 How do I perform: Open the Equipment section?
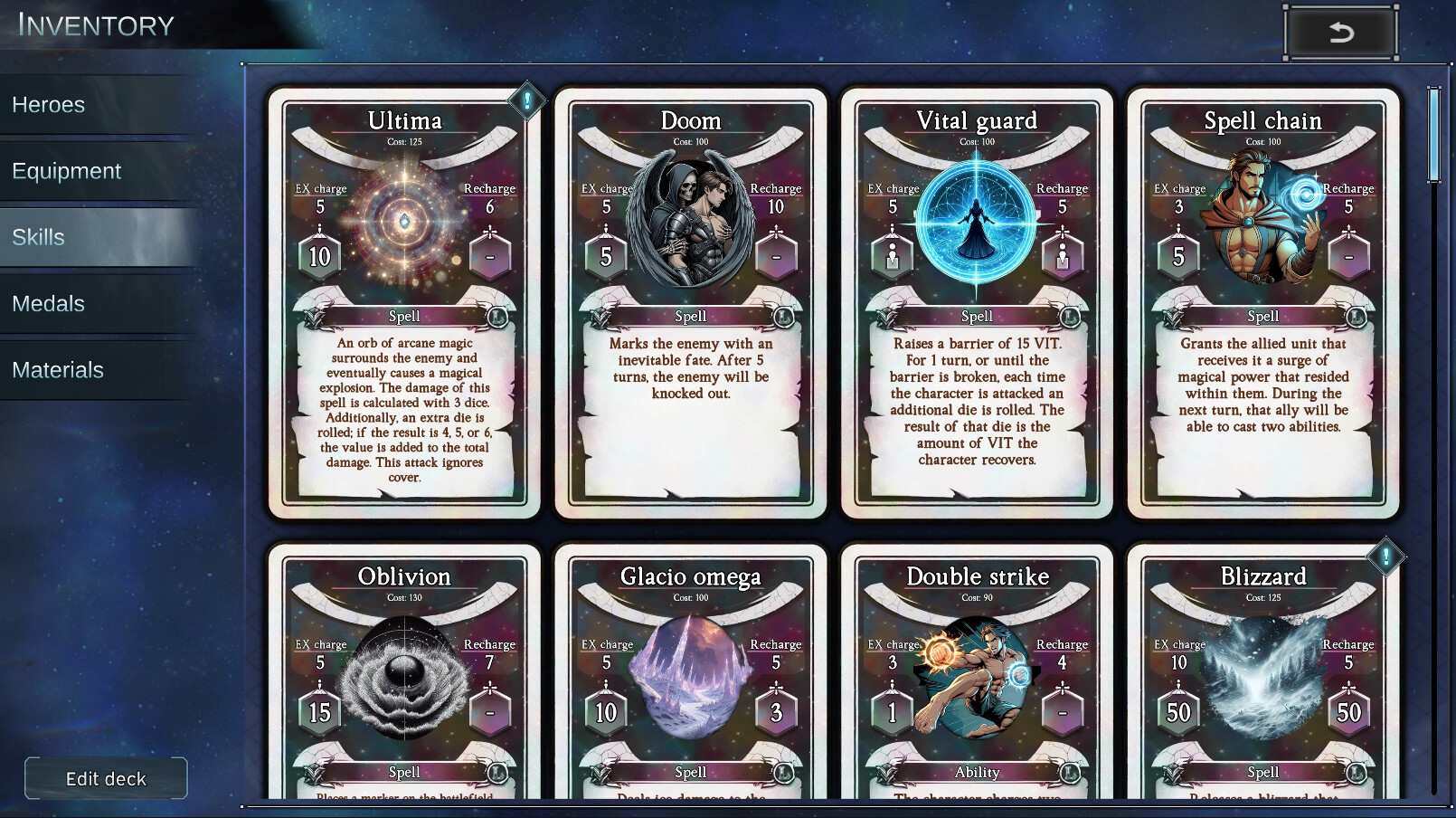(66, 170)
